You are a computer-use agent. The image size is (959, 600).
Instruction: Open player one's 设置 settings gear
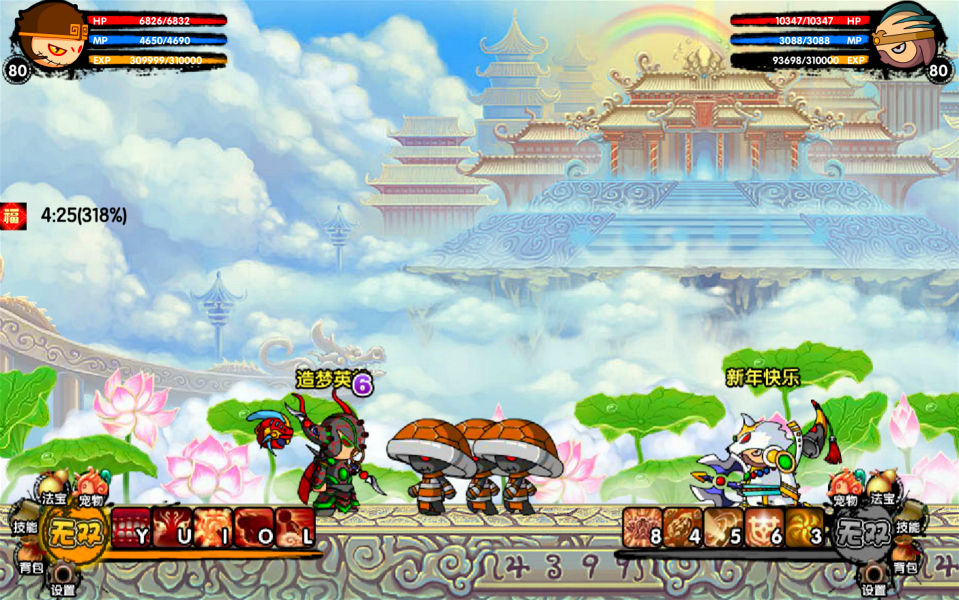[x=63, y=581]
